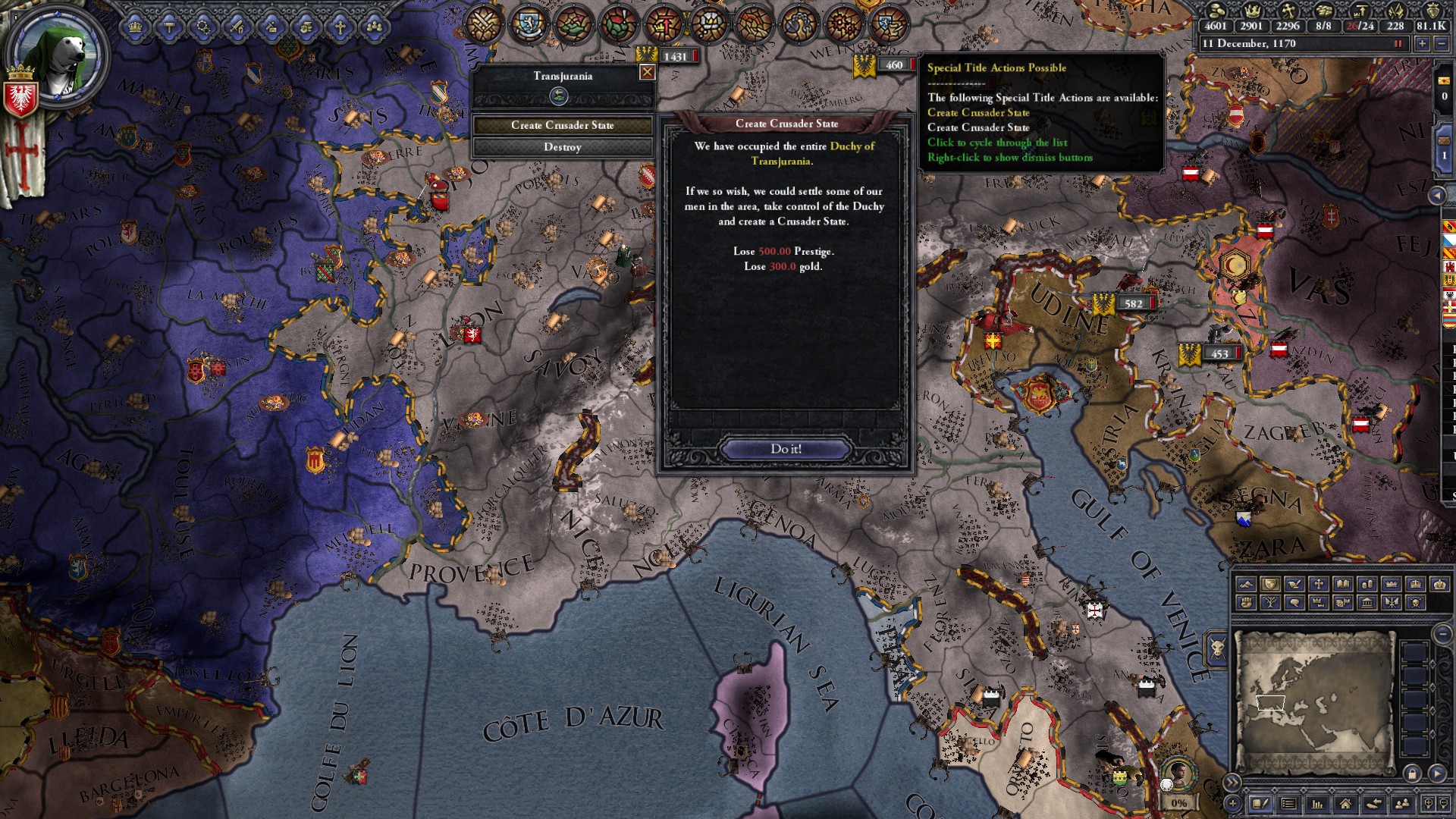Click to cycle through the title actions list
Image resolution: width=1456 pixels, height=819 pixels.
(996, 143)
